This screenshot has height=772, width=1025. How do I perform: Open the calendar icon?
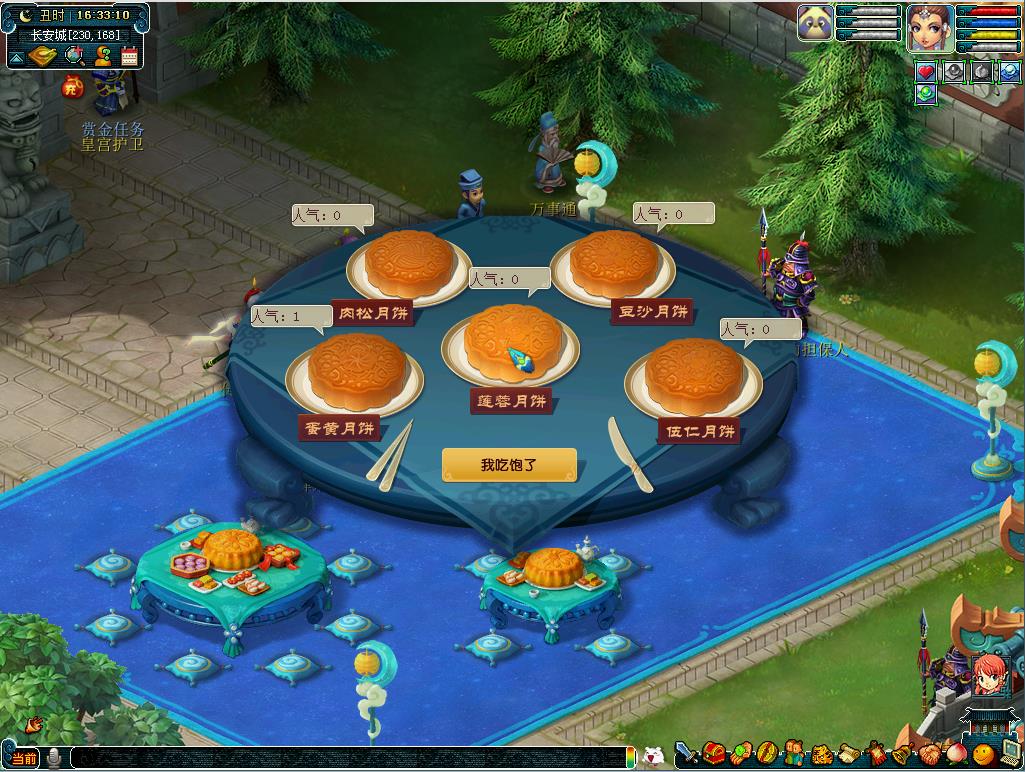click(129, 56)
